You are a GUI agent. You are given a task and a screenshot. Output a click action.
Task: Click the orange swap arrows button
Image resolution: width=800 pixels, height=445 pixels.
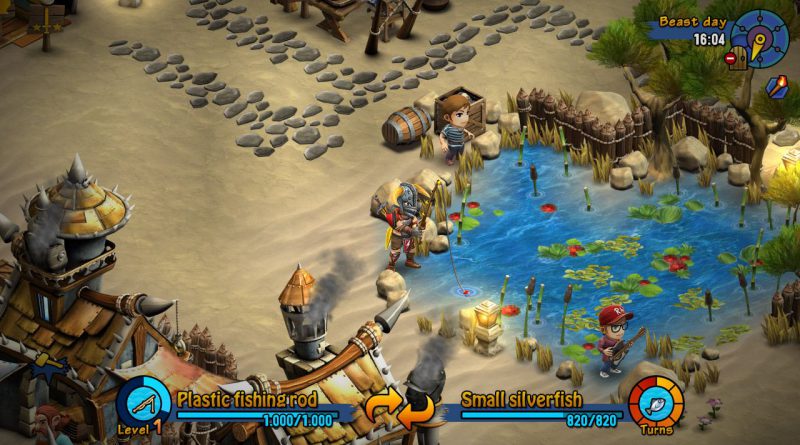[x=398, y=408]
